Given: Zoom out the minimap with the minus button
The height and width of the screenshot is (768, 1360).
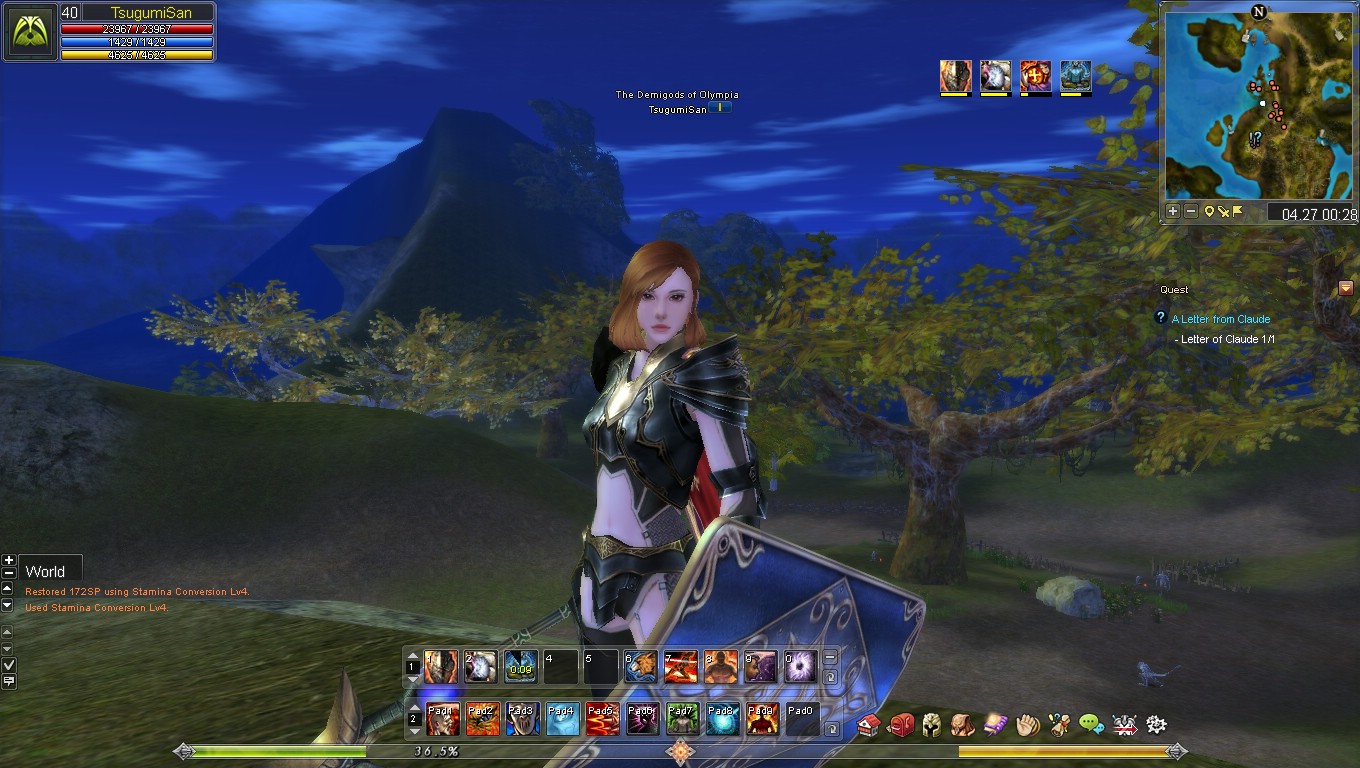Looking at the screenshot, I should pos(1191,211).
